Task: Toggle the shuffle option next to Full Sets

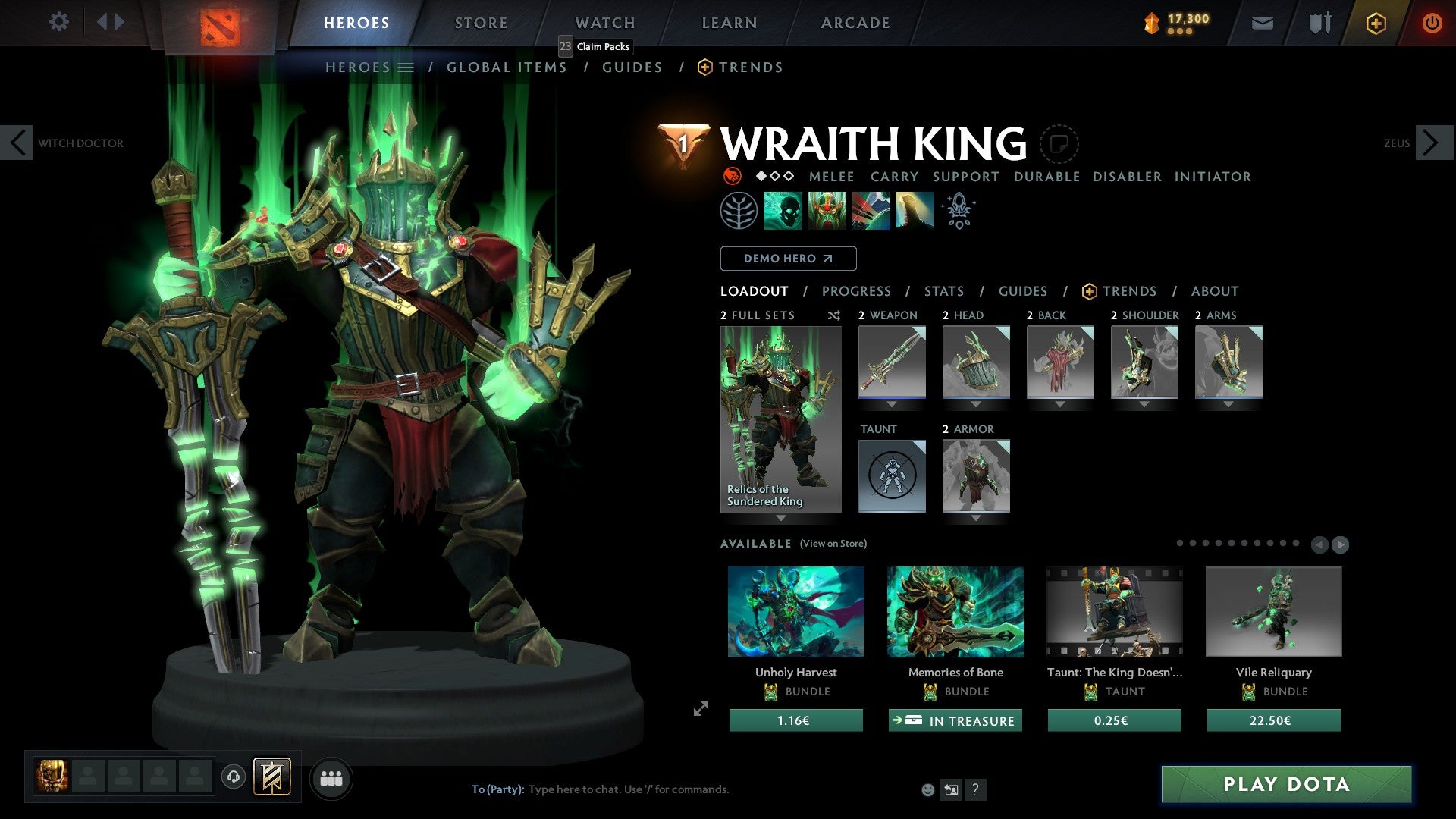Action: tap(833, 315)
